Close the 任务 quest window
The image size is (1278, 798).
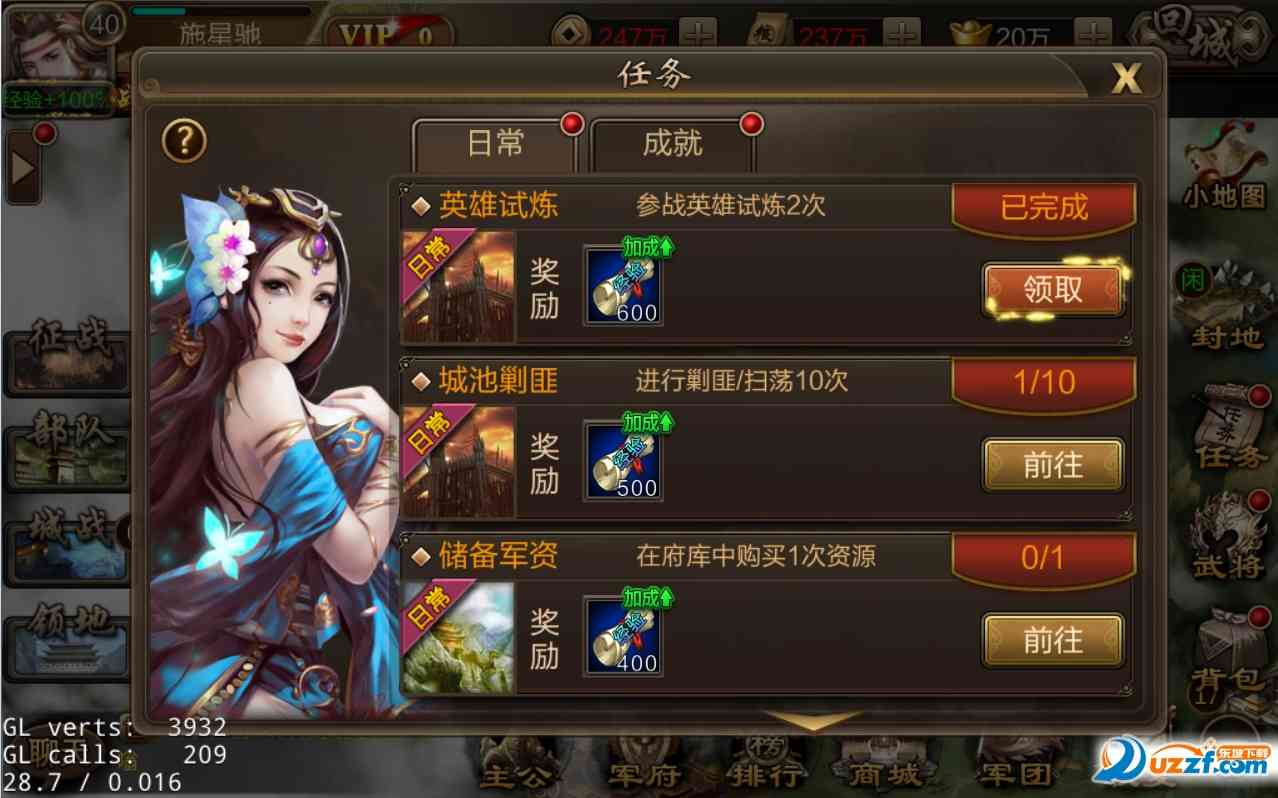point(1126,78)
